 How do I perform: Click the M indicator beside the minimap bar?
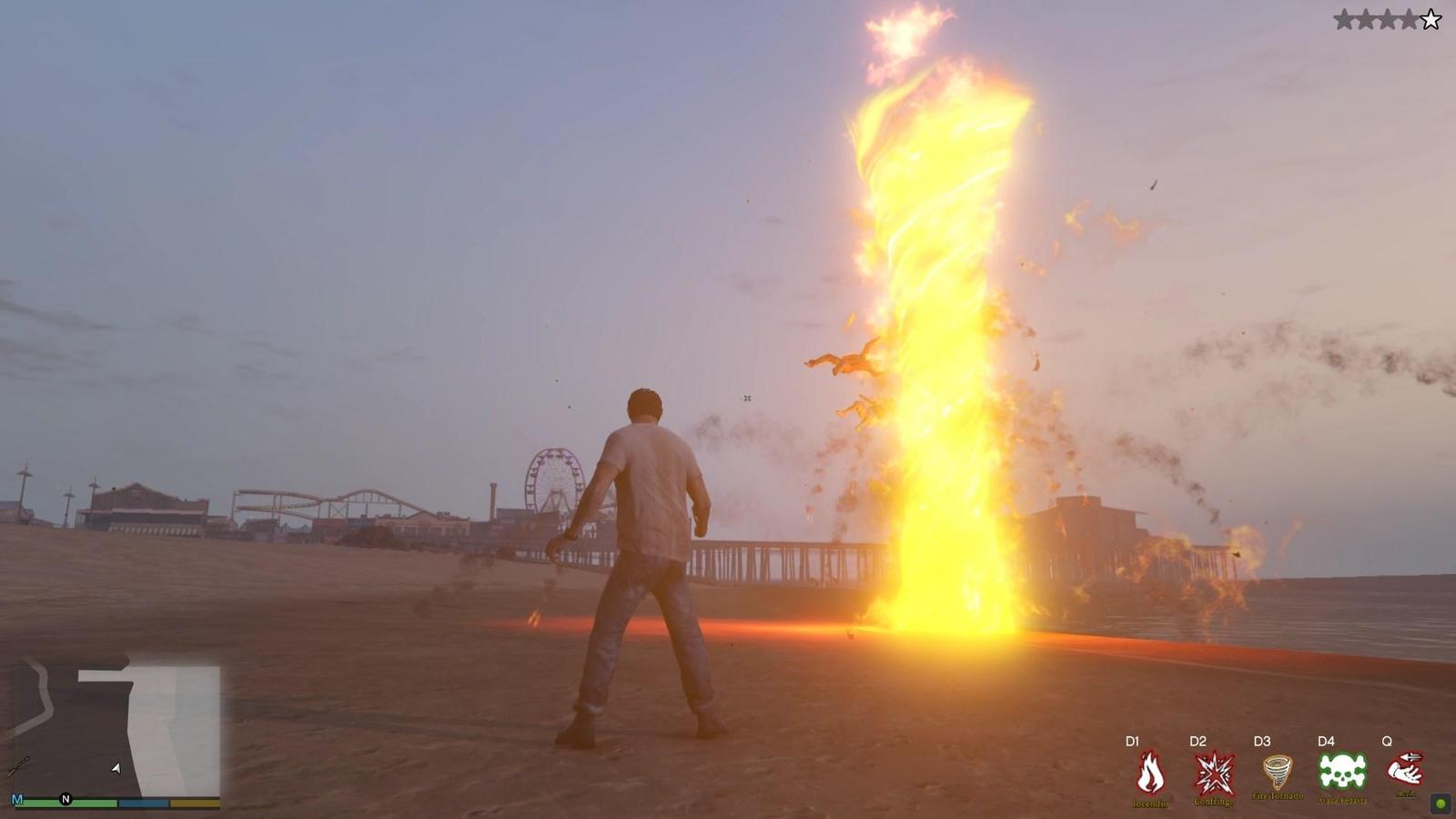pyautogui.click(x=17, y=799)
